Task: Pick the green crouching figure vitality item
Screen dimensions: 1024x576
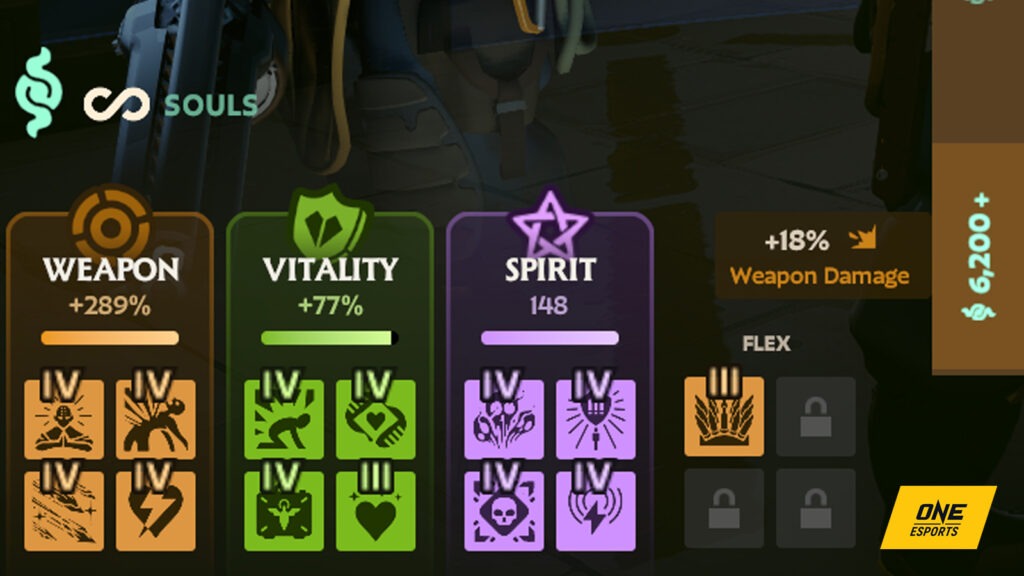Action: click(284, 420)
